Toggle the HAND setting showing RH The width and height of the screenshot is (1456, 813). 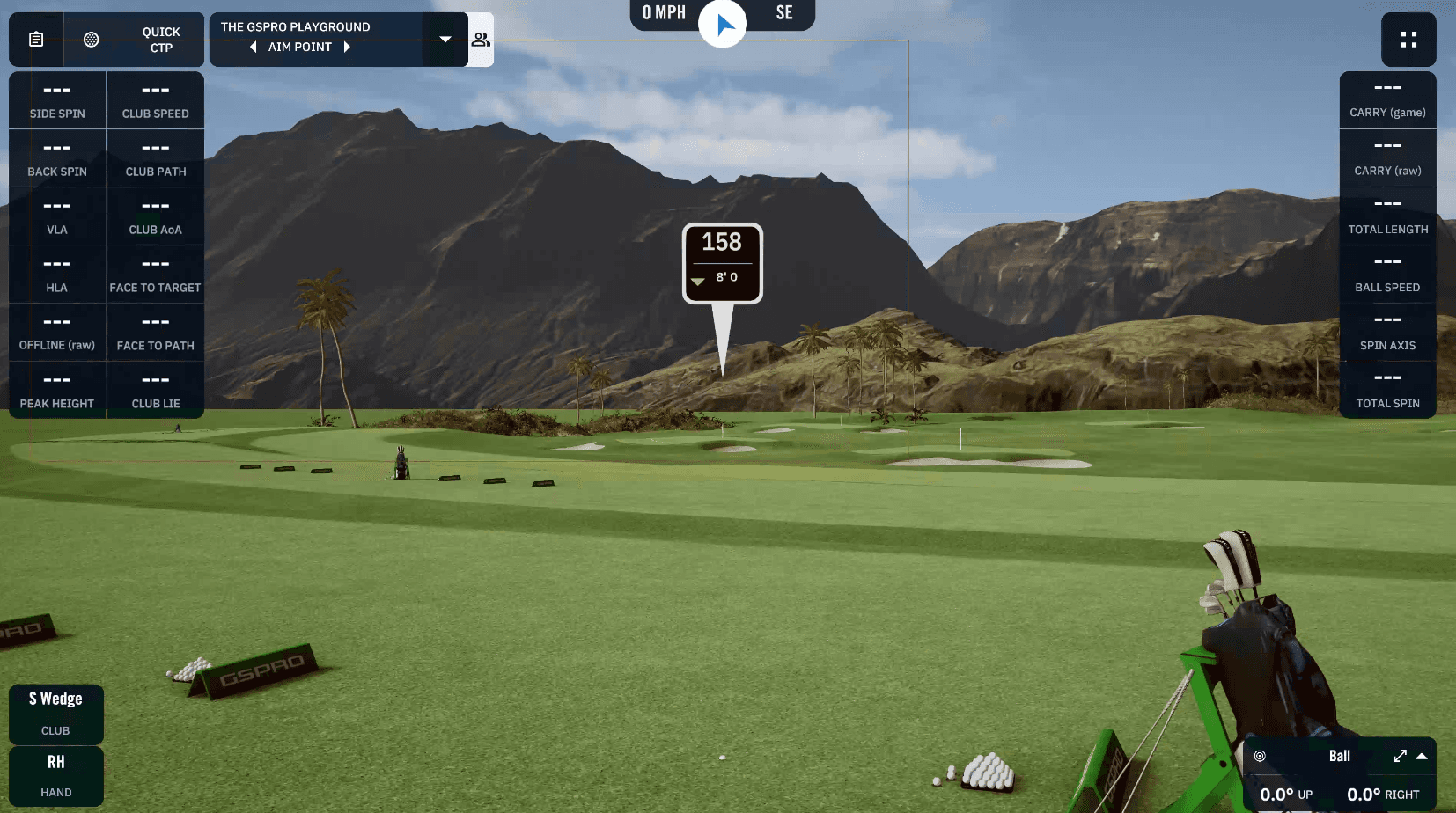pyautogui.click(x=55, y=776)
